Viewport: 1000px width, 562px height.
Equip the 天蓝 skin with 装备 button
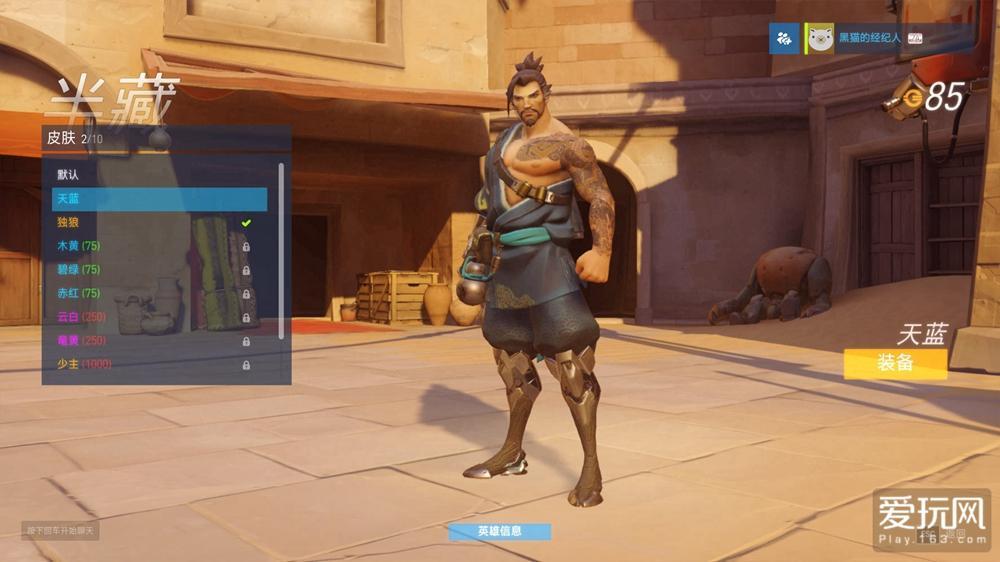tap(894, 363)
